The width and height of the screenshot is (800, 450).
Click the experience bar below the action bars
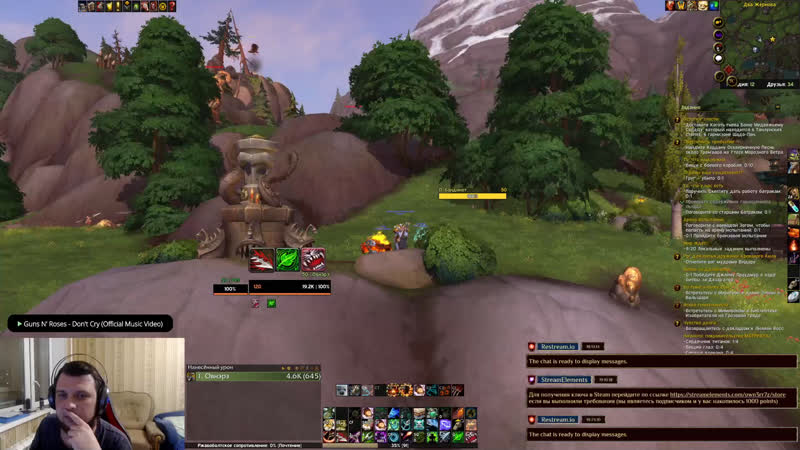(x=400, y=445)
